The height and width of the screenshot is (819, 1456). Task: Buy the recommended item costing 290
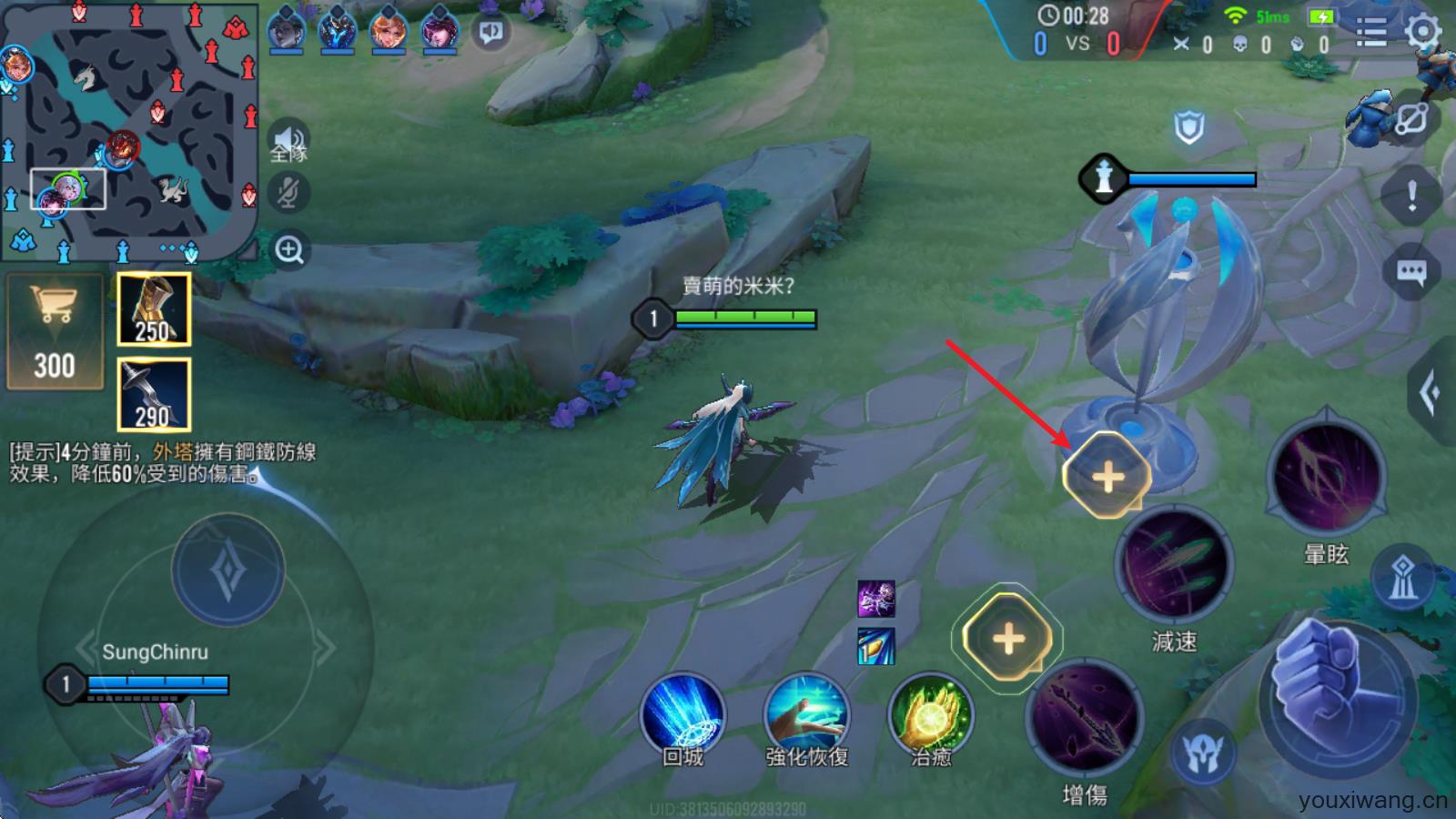tap(154, 394)
